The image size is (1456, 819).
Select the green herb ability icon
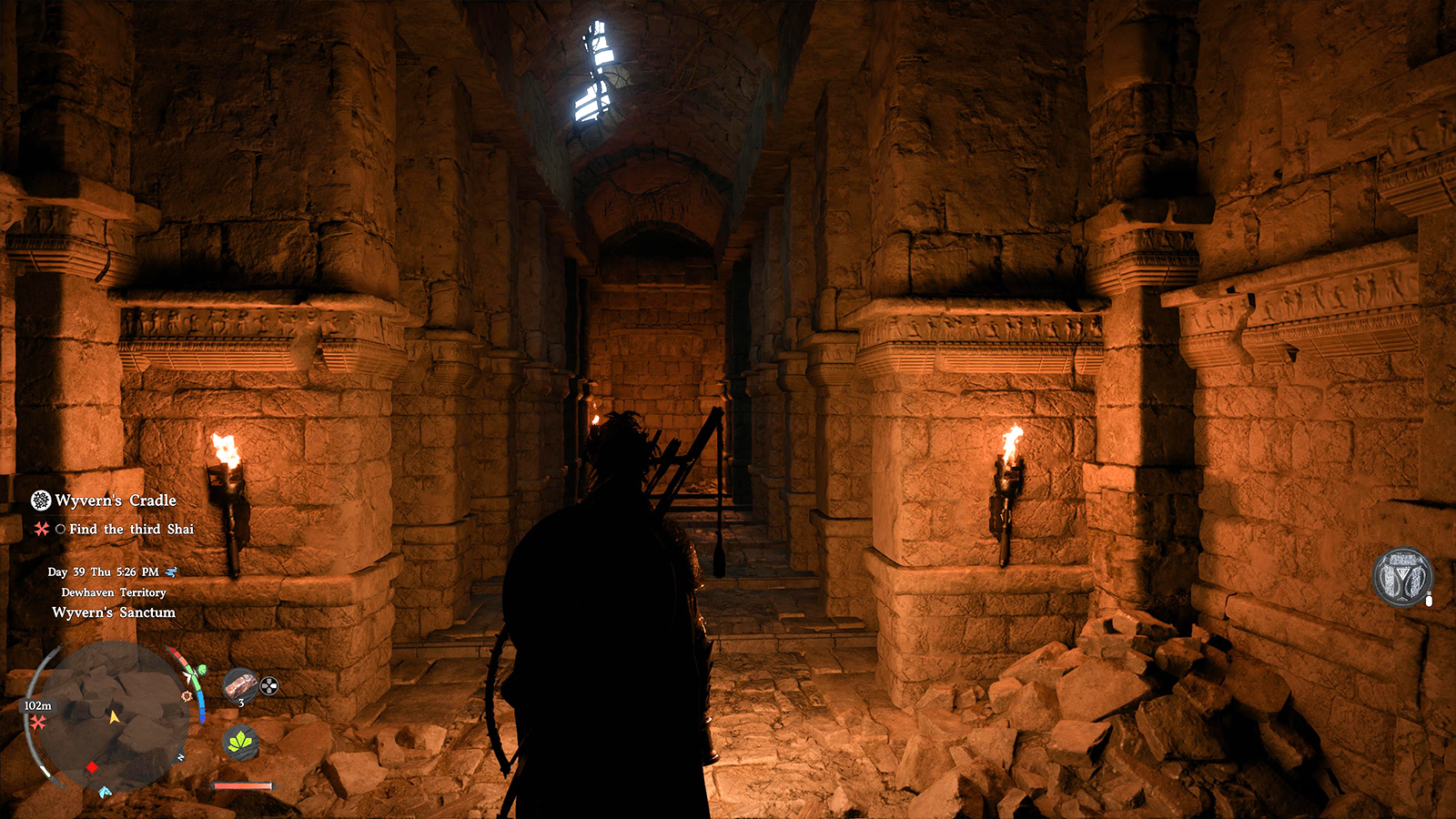(x=242, y=741)
